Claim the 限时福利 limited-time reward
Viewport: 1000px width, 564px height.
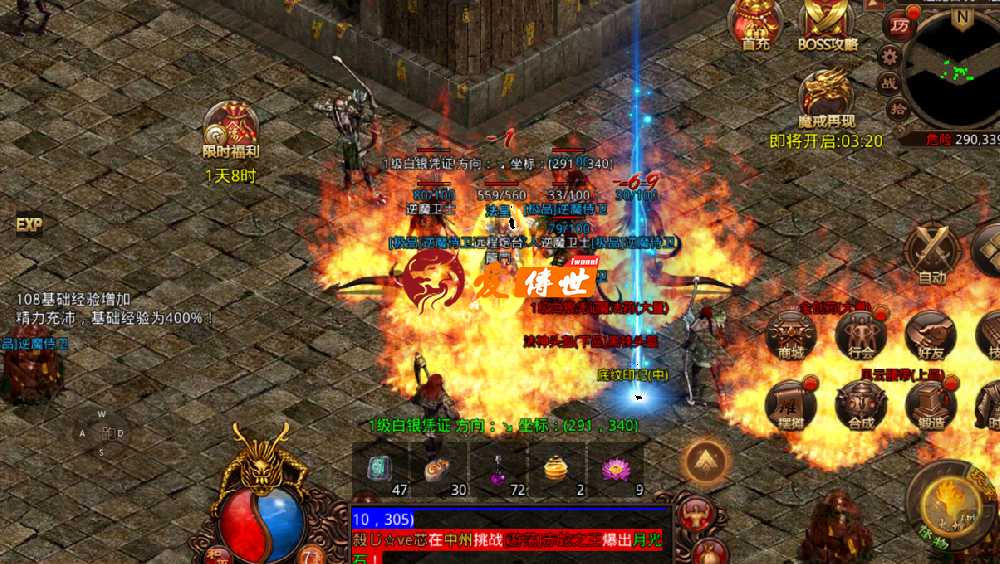pyautogui.click(x=231, y=129)
